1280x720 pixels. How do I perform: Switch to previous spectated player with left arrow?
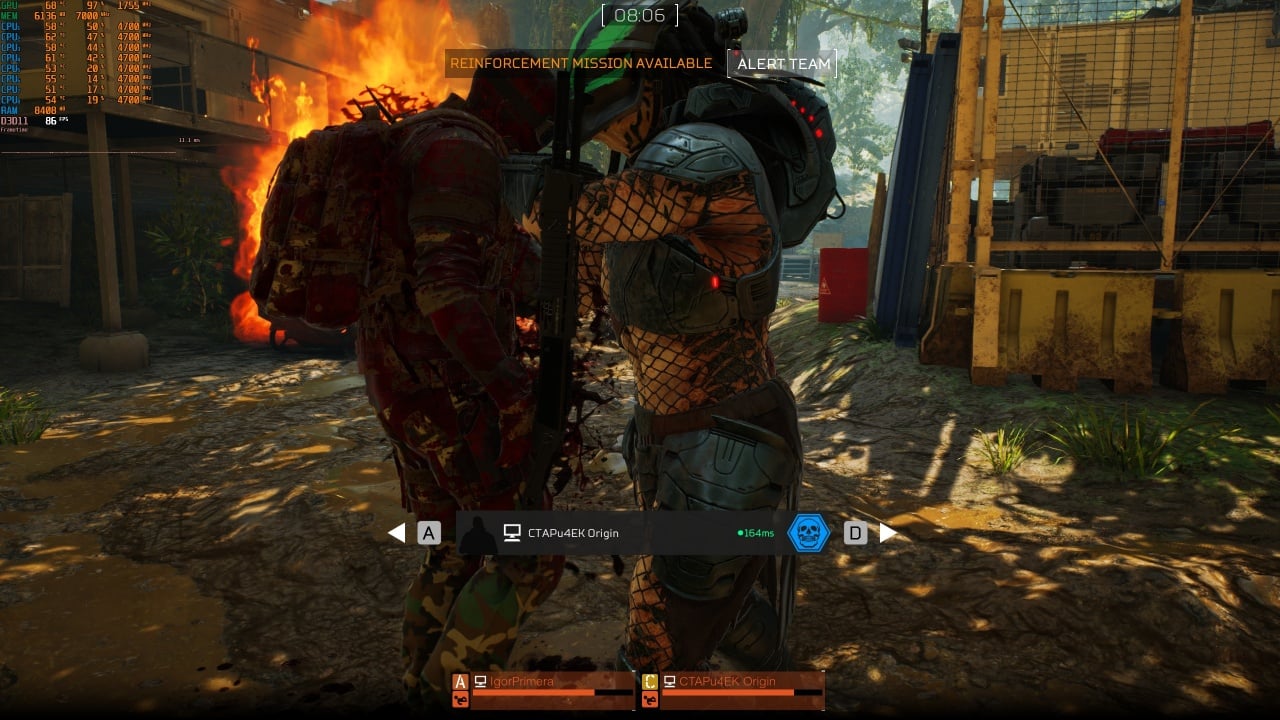point(397,533)
